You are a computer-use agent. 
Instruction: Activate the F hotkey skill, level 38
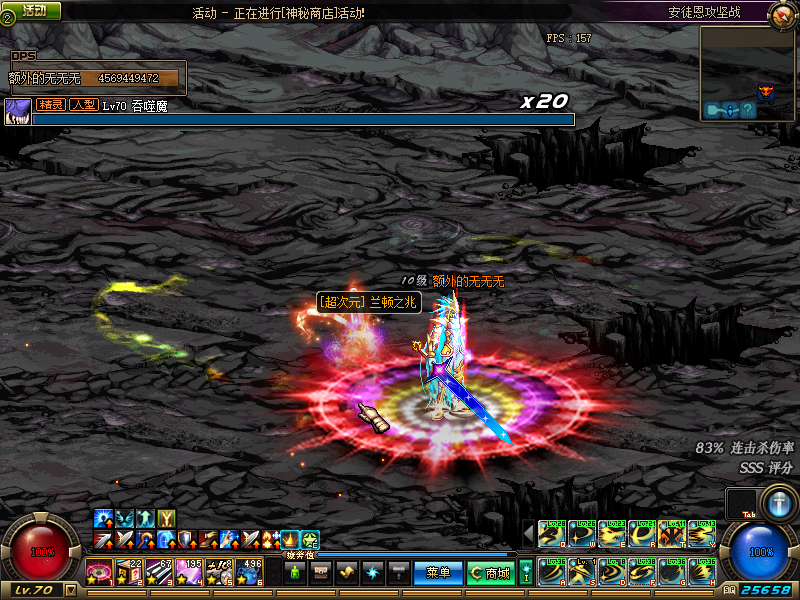pyautogui.click(x=641, y=571)
